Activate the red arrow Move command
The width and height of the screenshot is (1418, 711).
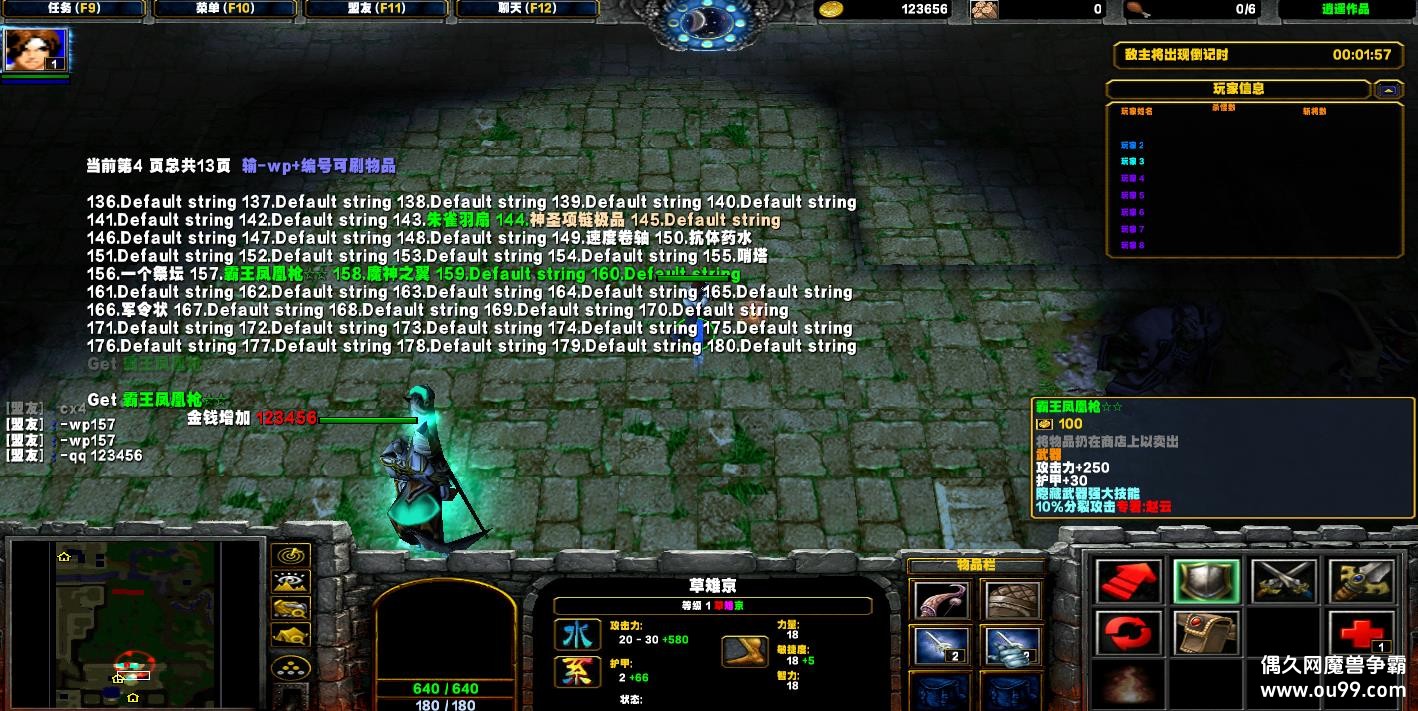tap(1128, 582)
